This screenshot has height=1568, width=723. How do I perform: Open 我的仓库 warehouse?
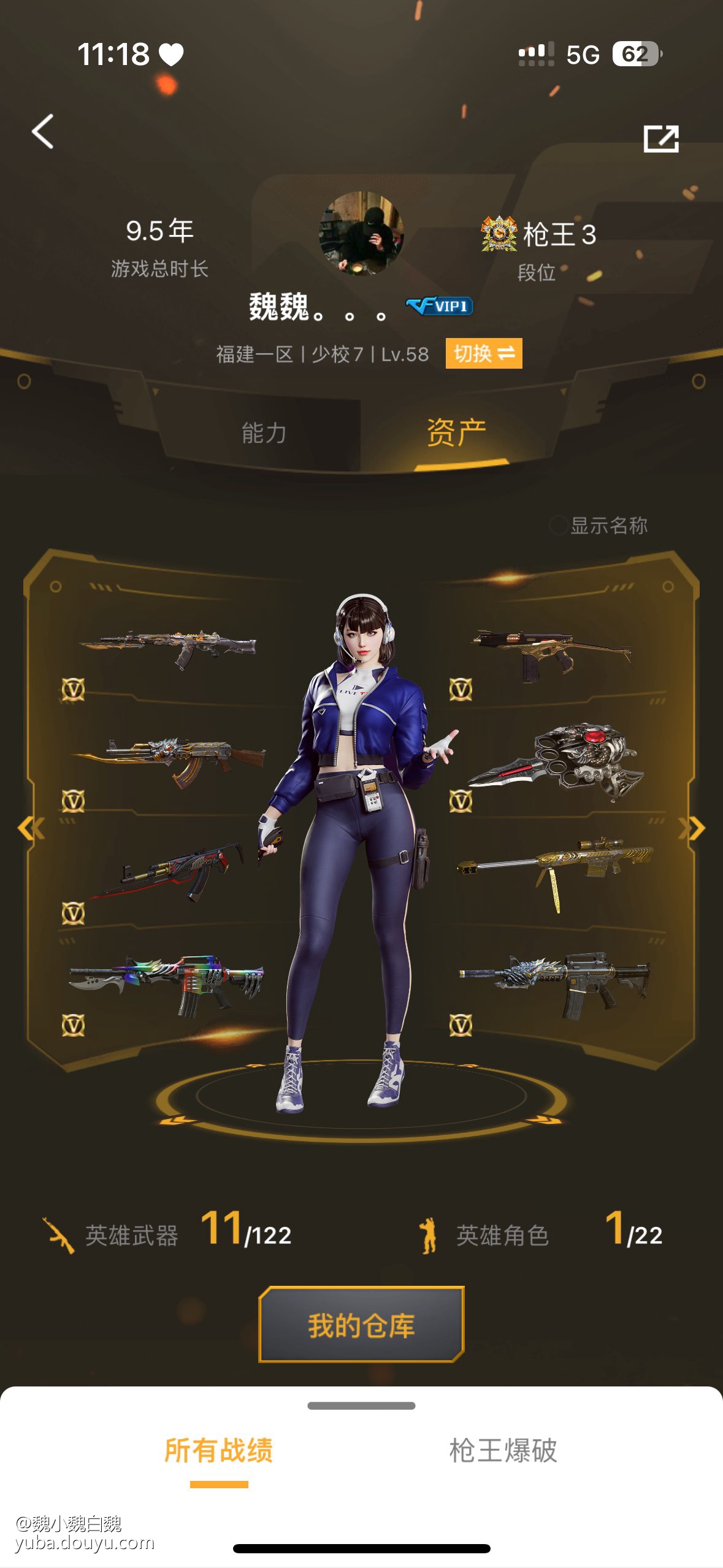click(x=361, y=1325)
